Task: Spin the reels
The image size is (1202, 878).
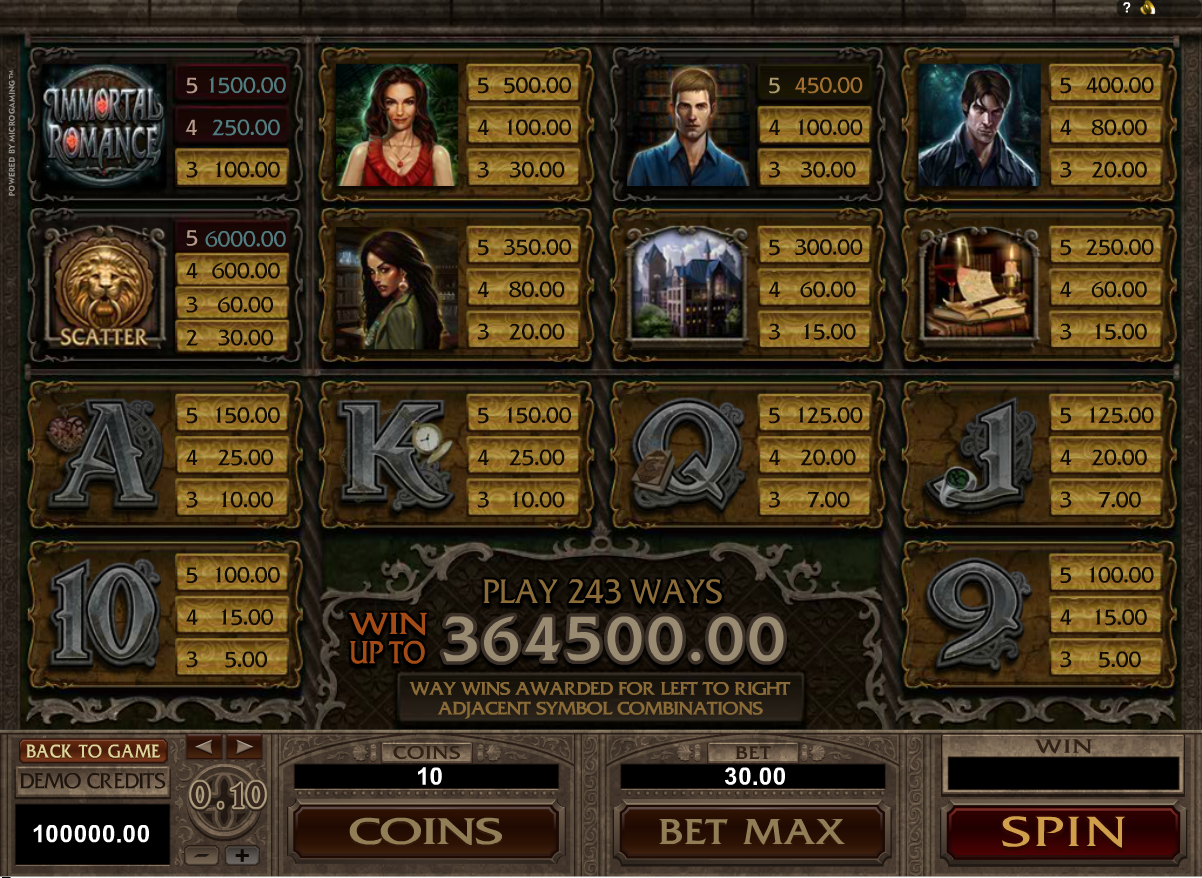Action: (1062, 832)
